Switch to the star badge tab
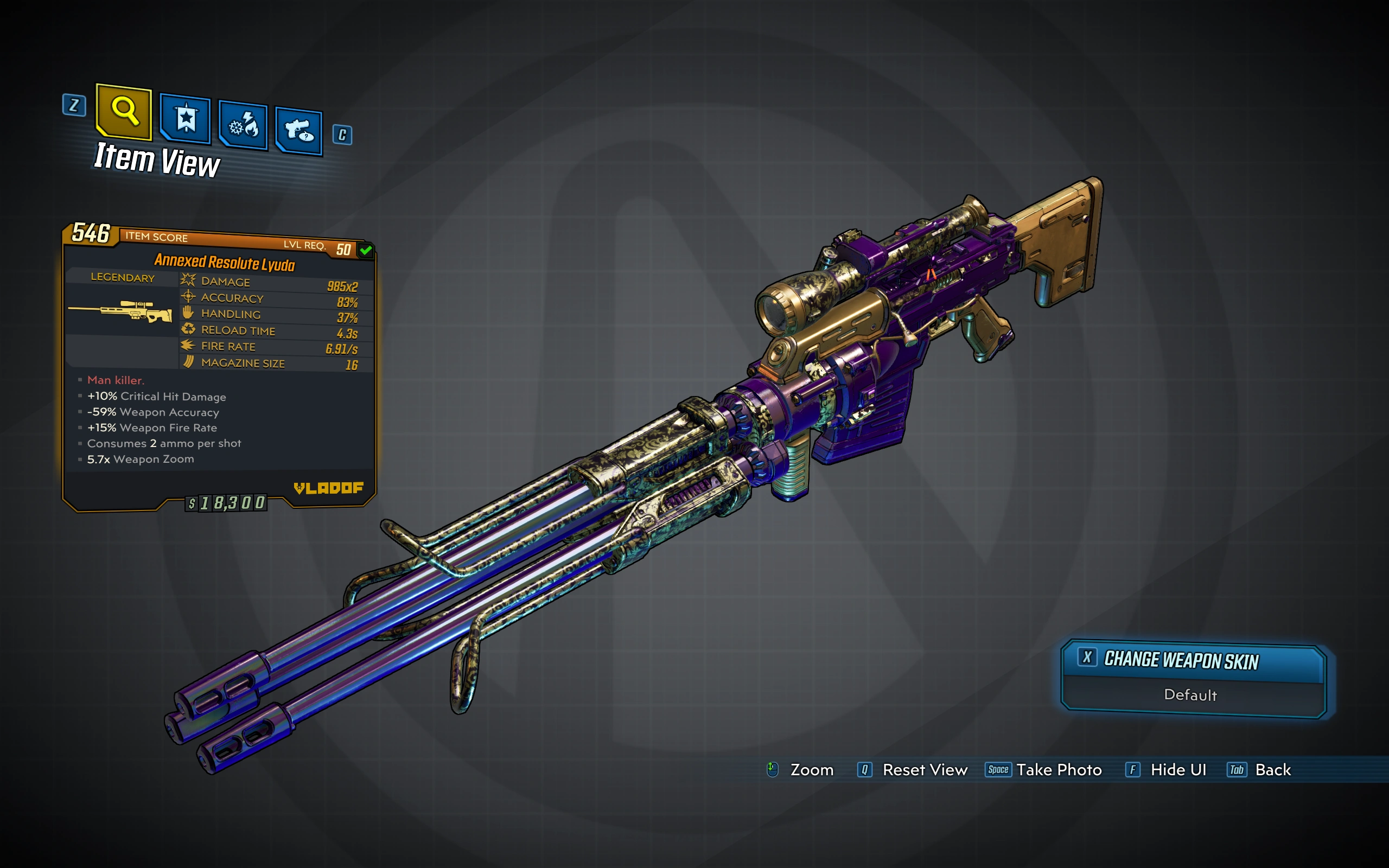Image resolution: width=1389 pixels, height=868 pixels. (186, 119)
